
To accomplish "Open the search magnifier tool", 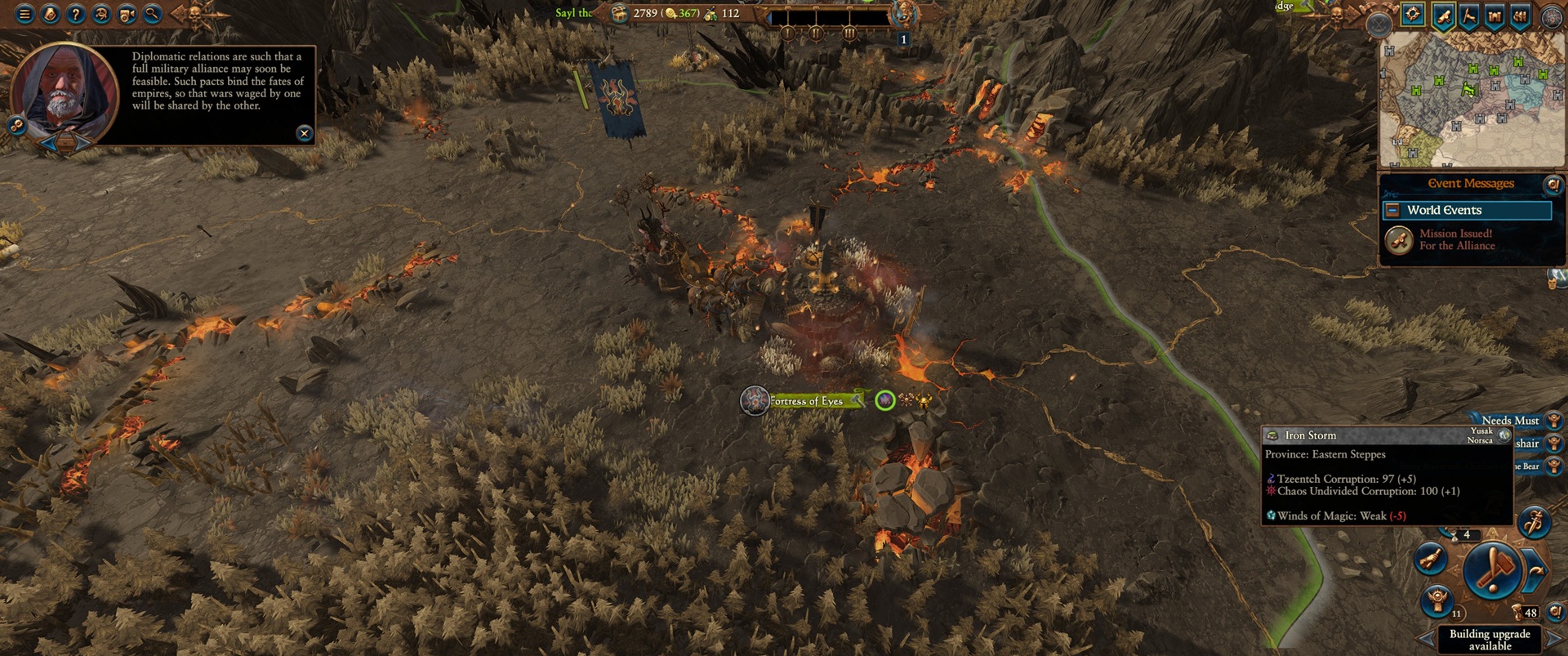I will pyautogui.click(x=152, y=14).
